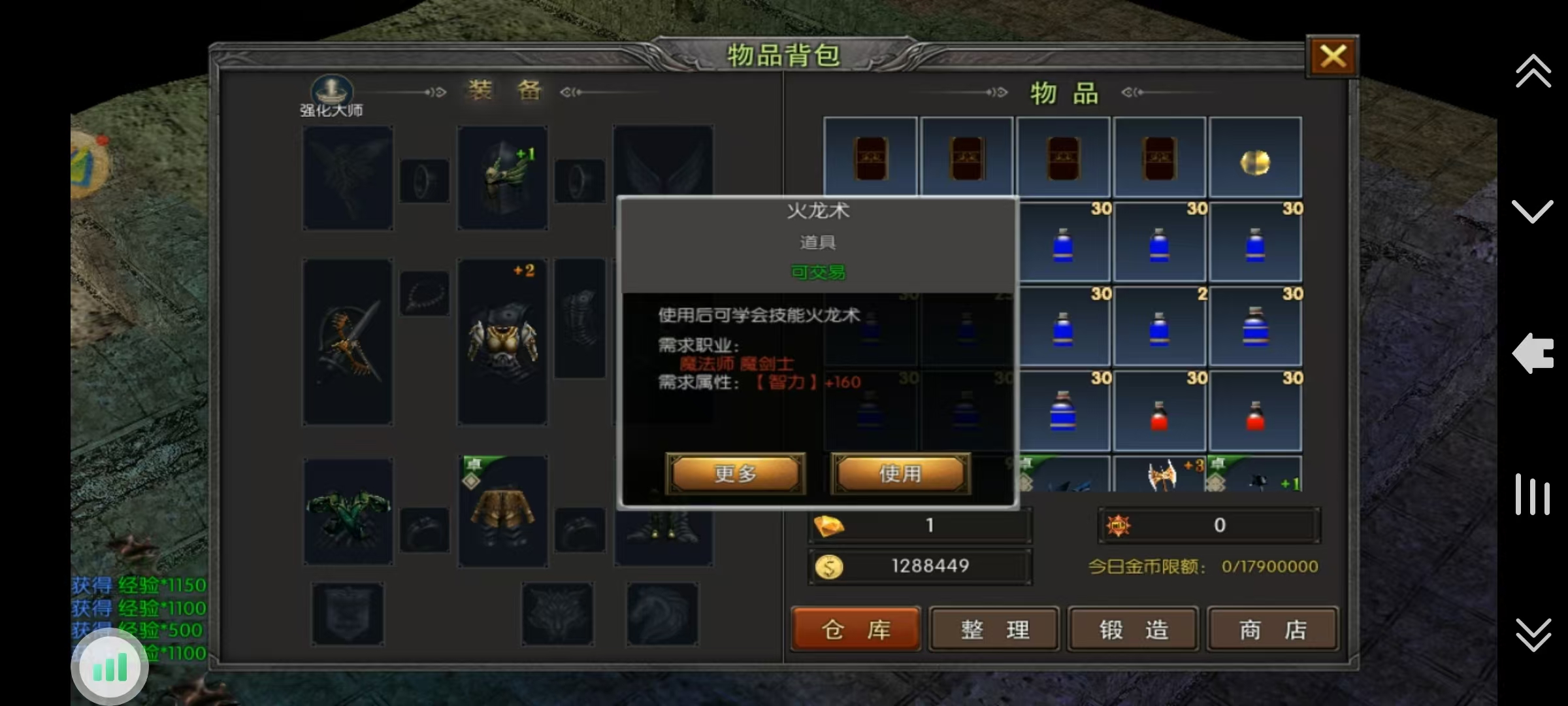Click a blue potion stack showing 30
The width and height of the screenshot is (1568, 706).
(x=1065, y=242)
